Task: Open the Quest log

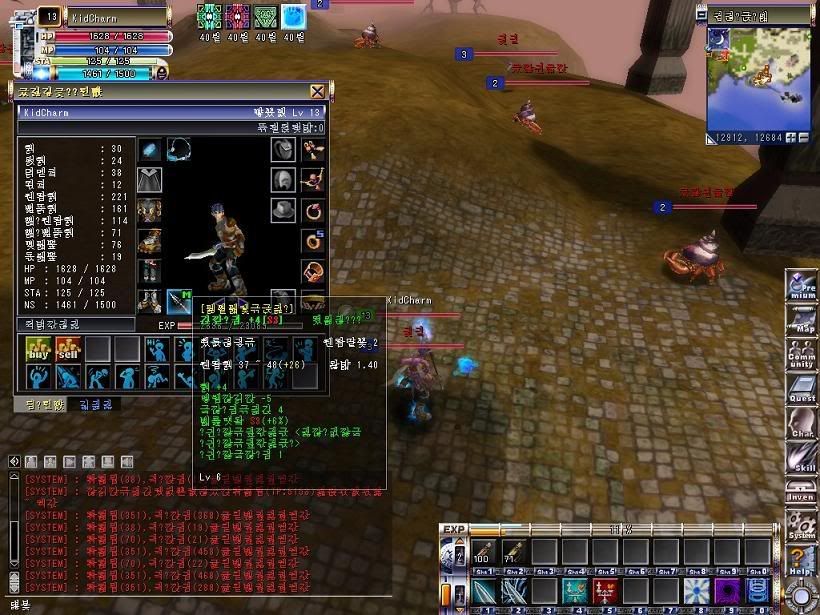Action: point(802,390)
